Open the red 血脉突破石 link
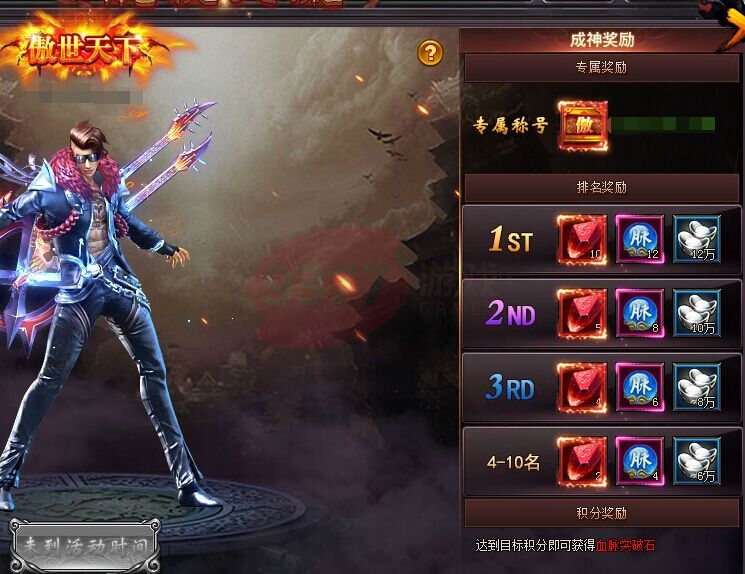The image size is (745, 574). [626, 546]
